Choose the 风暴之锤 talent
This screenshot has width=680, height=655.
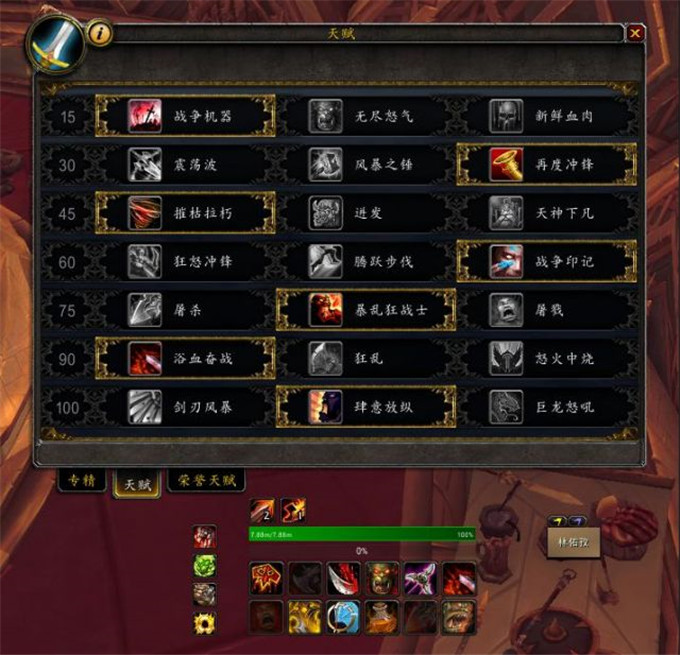click(x=366, y=165)
